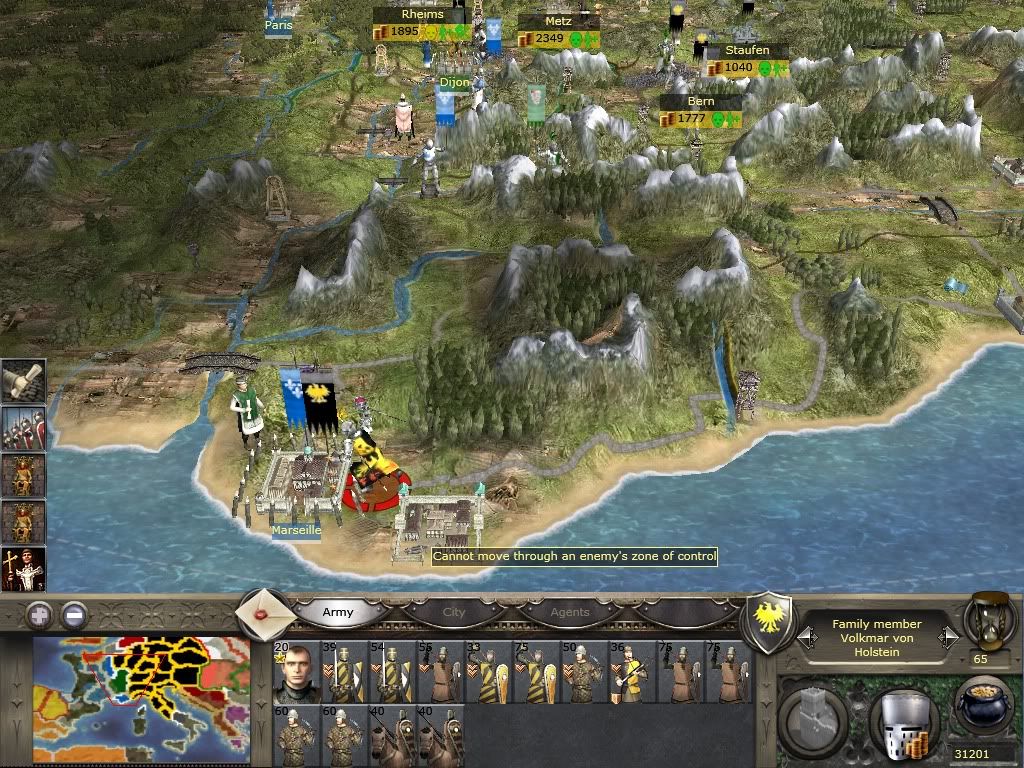This screenshot has height=768, width=1024.
Task: Select the Rheims settlement label
Action: [421, 15]
